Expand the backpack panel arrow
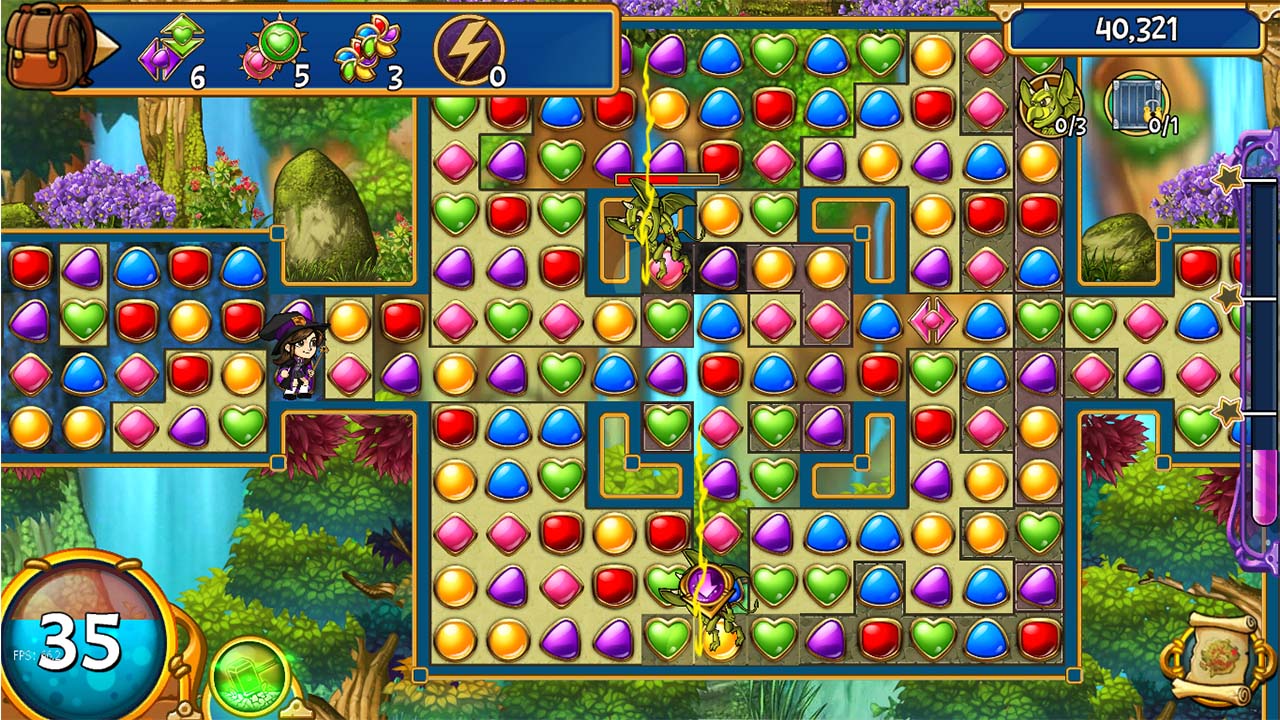This screenshot has width=1280, height=720. pos(105,47)
